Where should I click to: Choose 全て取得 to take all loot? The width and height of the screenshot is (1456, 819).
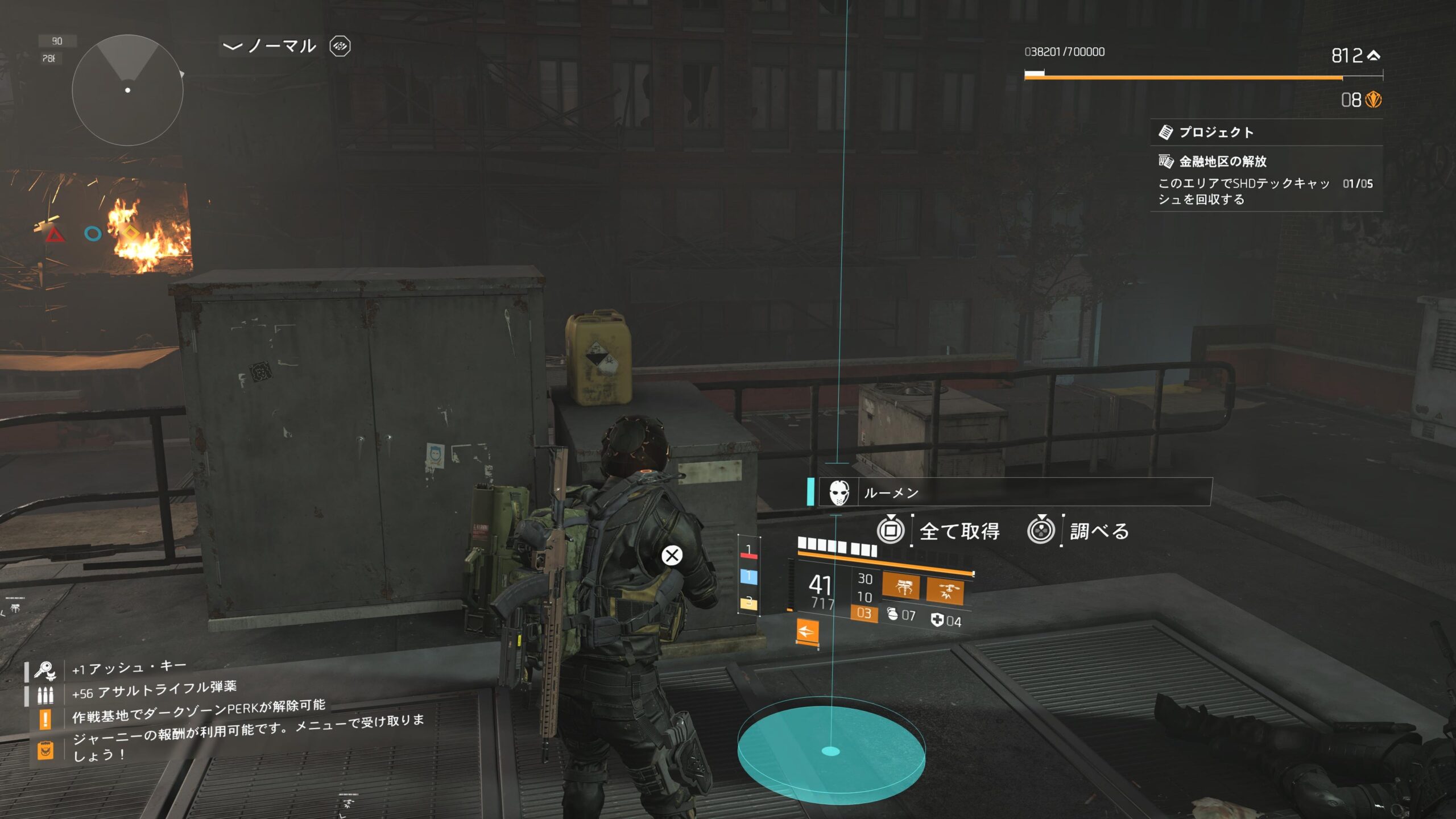pos(959,531)
